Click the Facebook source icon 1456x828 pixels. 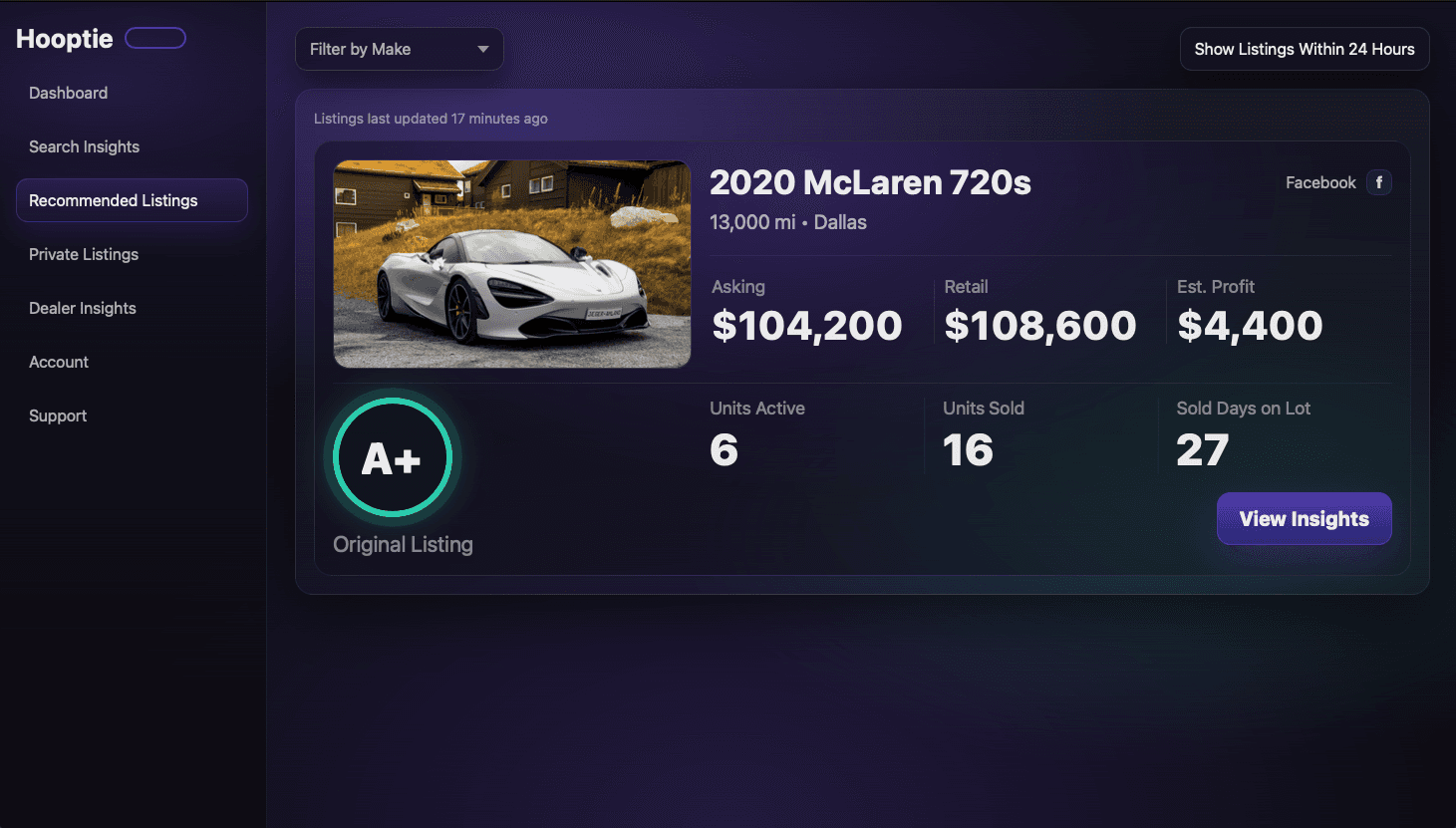pyautogui.click(x=1379, y=182)
